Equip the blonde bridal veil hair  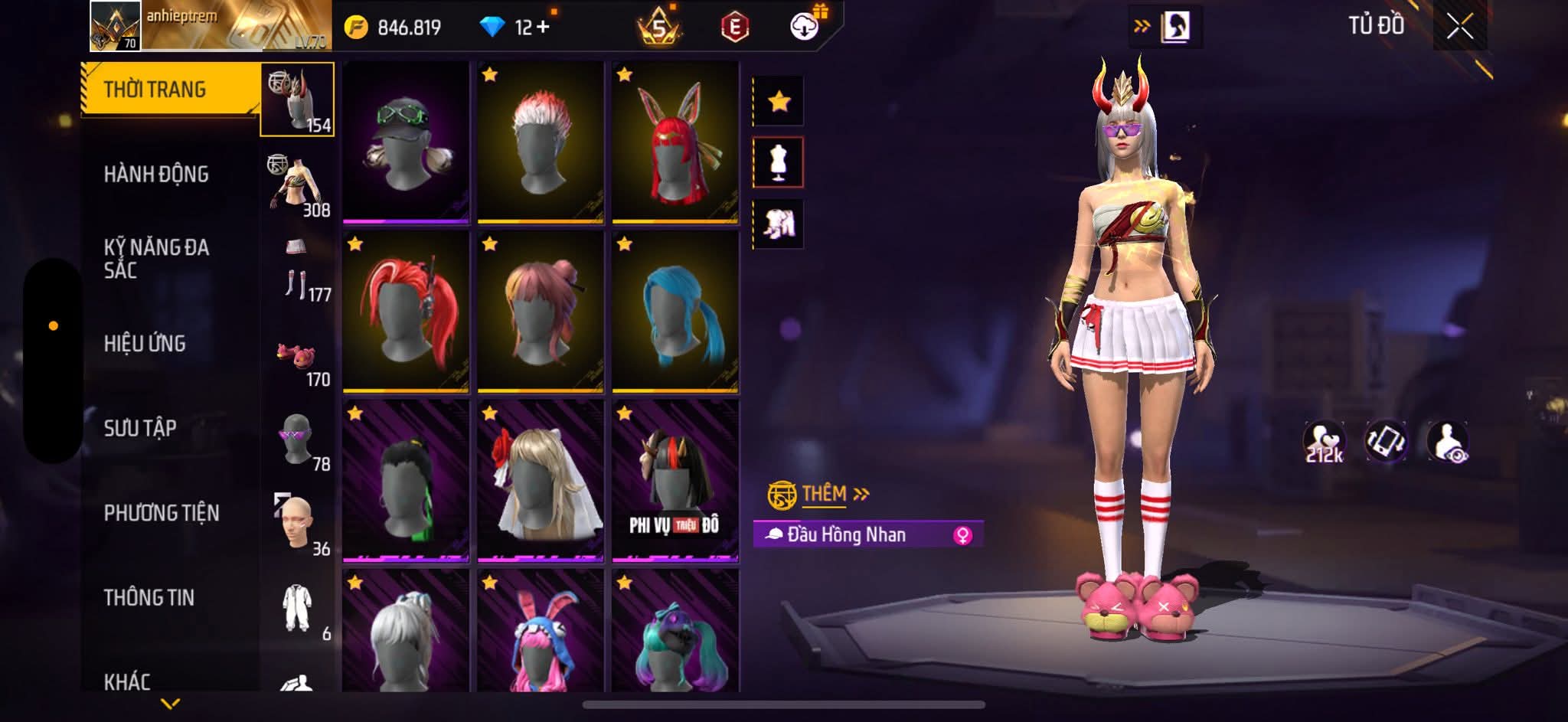[x=540, y=482]
